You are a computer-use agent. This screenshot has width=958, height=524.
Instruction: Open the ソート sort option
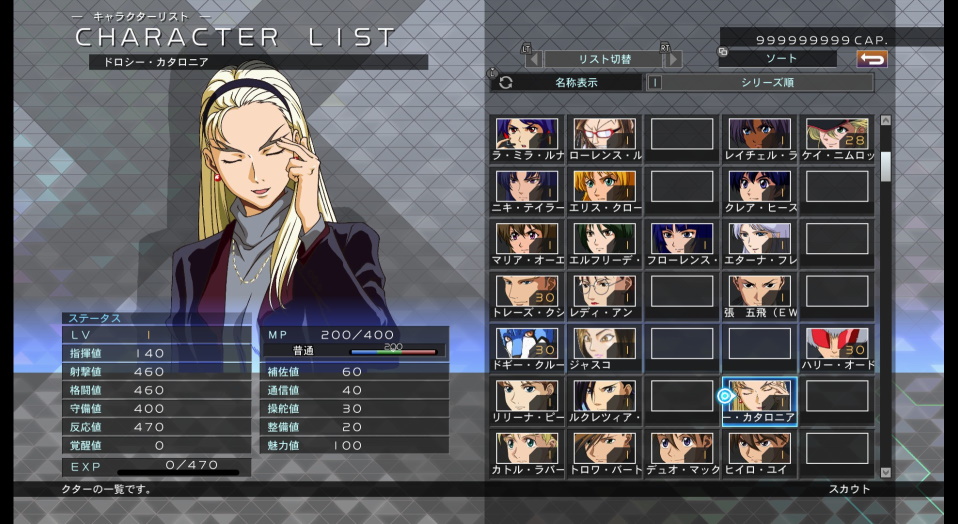(778, 59)
